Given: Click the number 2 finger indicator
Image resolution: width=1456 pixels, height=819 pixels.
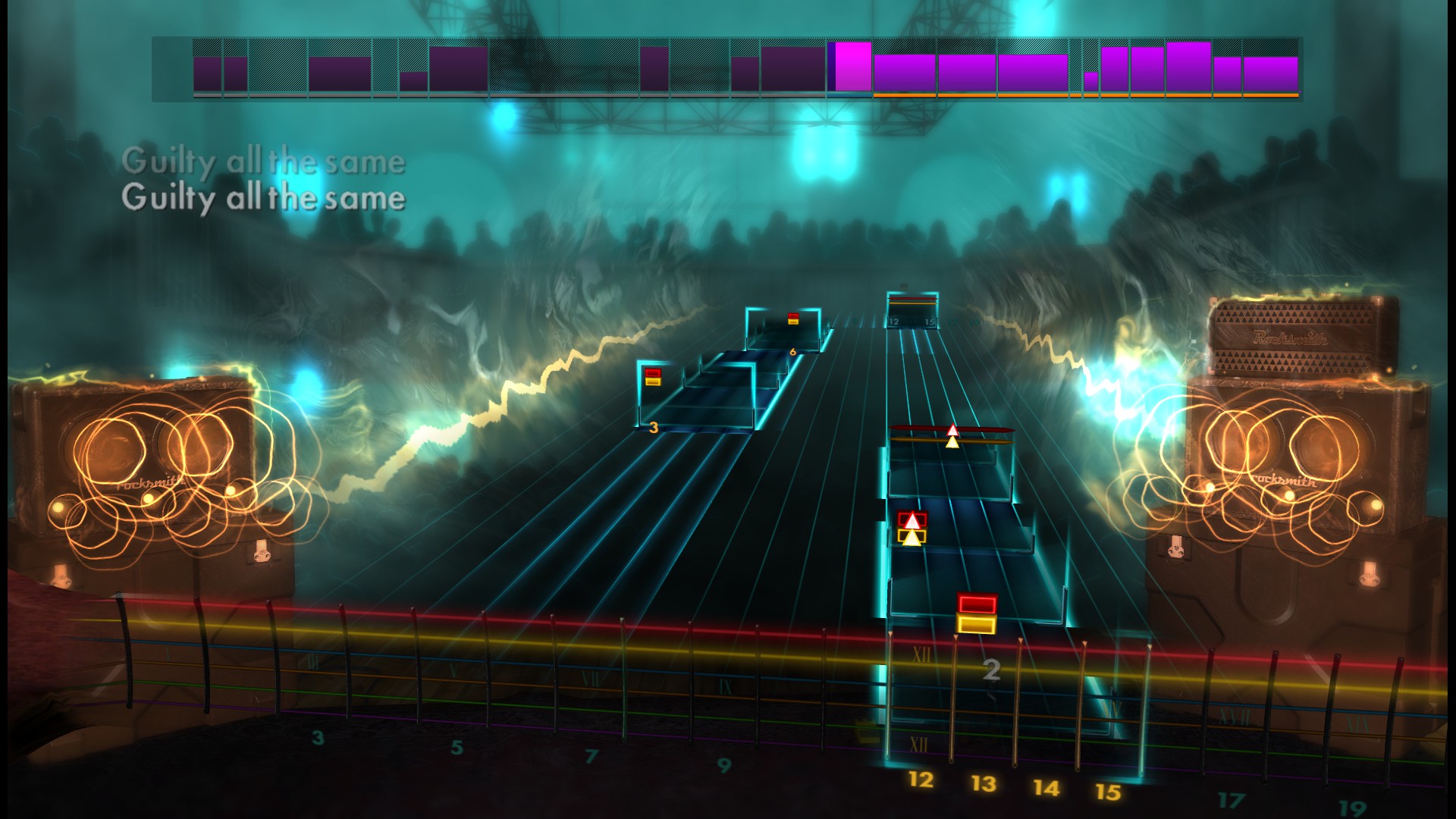Looking at the screenshot, I should coord(990,670).
